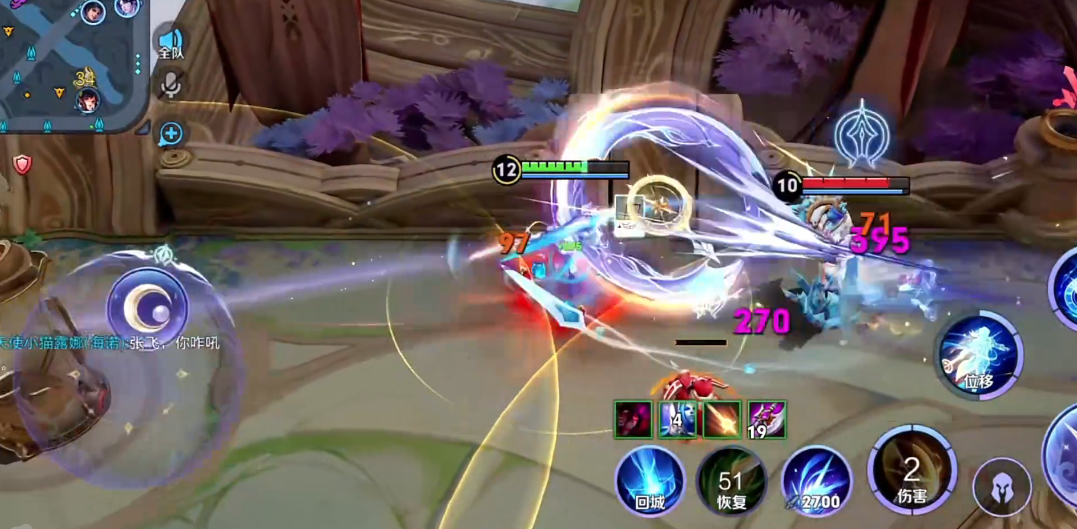Unmute the microphone icon
This screenshot has width=1077, height=529.
tap(171, 86)
